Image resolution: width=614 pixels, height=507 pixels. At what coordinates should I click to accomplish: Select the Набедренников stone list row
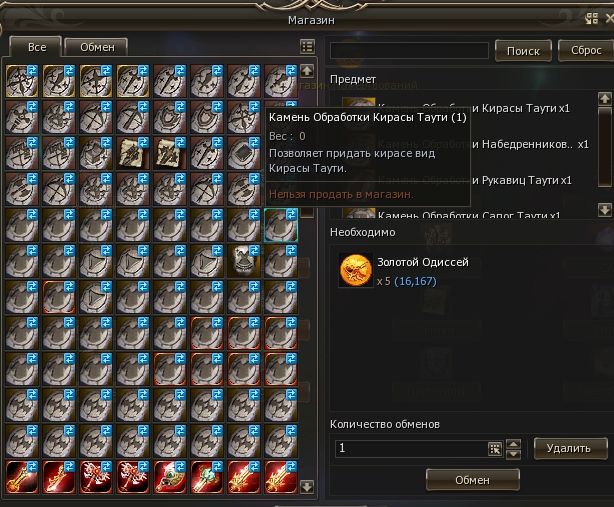(x=470, y=145)
